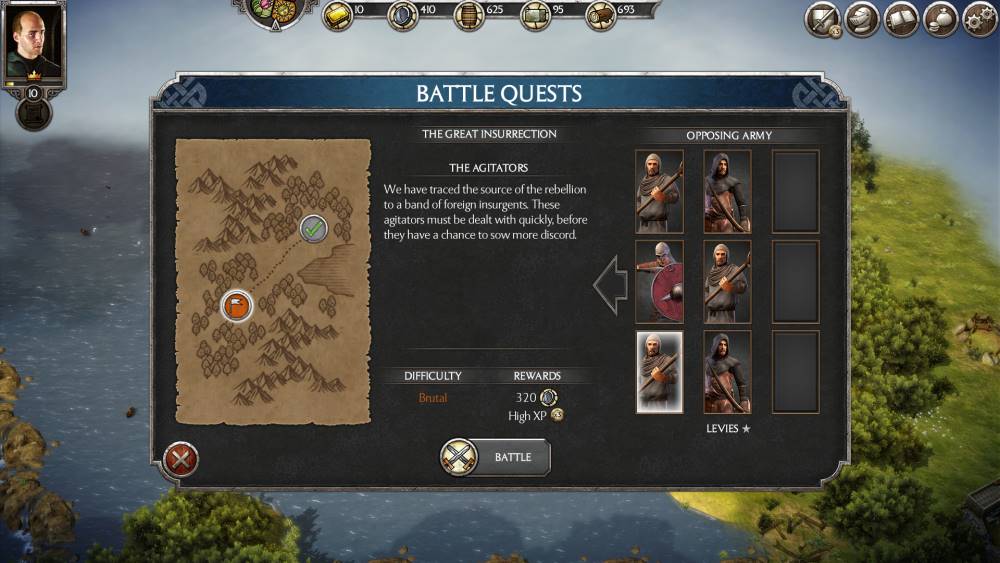Choose the completed green checkmark map marker
Image resolution: width=1000 pixels, height=563 pixels.
point(314,228)
